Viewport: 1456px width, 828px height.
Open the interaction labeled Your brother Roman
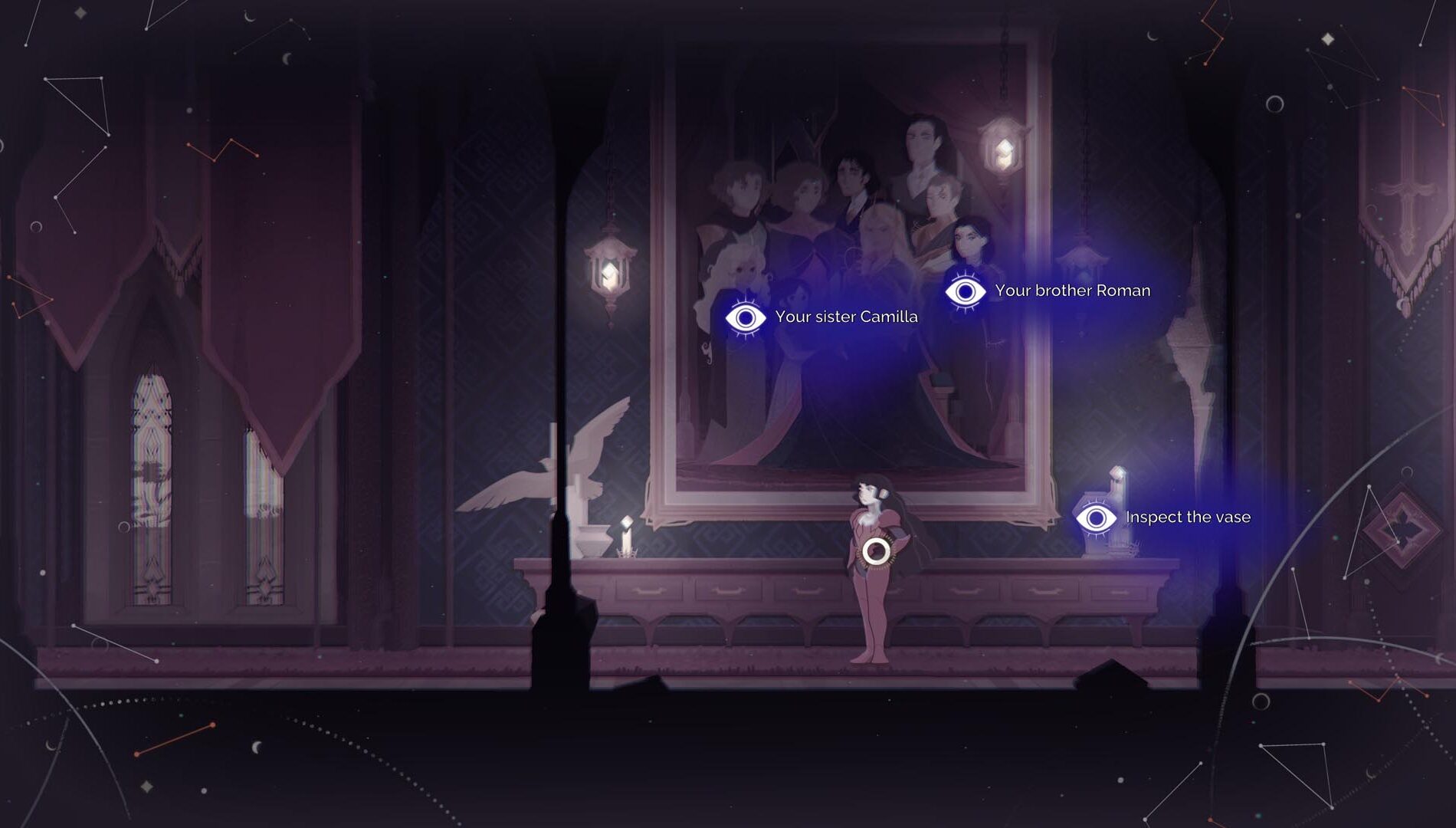[x=1072, y=291]
